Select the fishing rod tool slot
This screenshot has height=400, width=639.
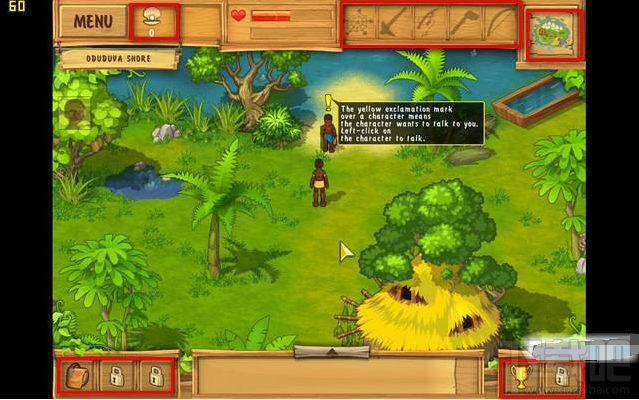tap(429, 23)
